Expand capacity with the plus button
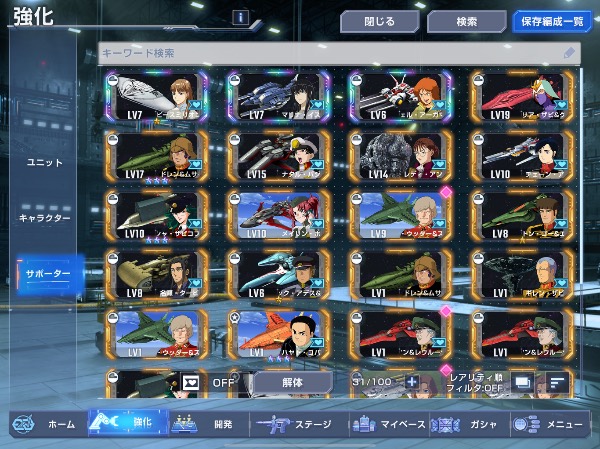Image resolution: width=600 pixels, height=449 pixels. 412,383
